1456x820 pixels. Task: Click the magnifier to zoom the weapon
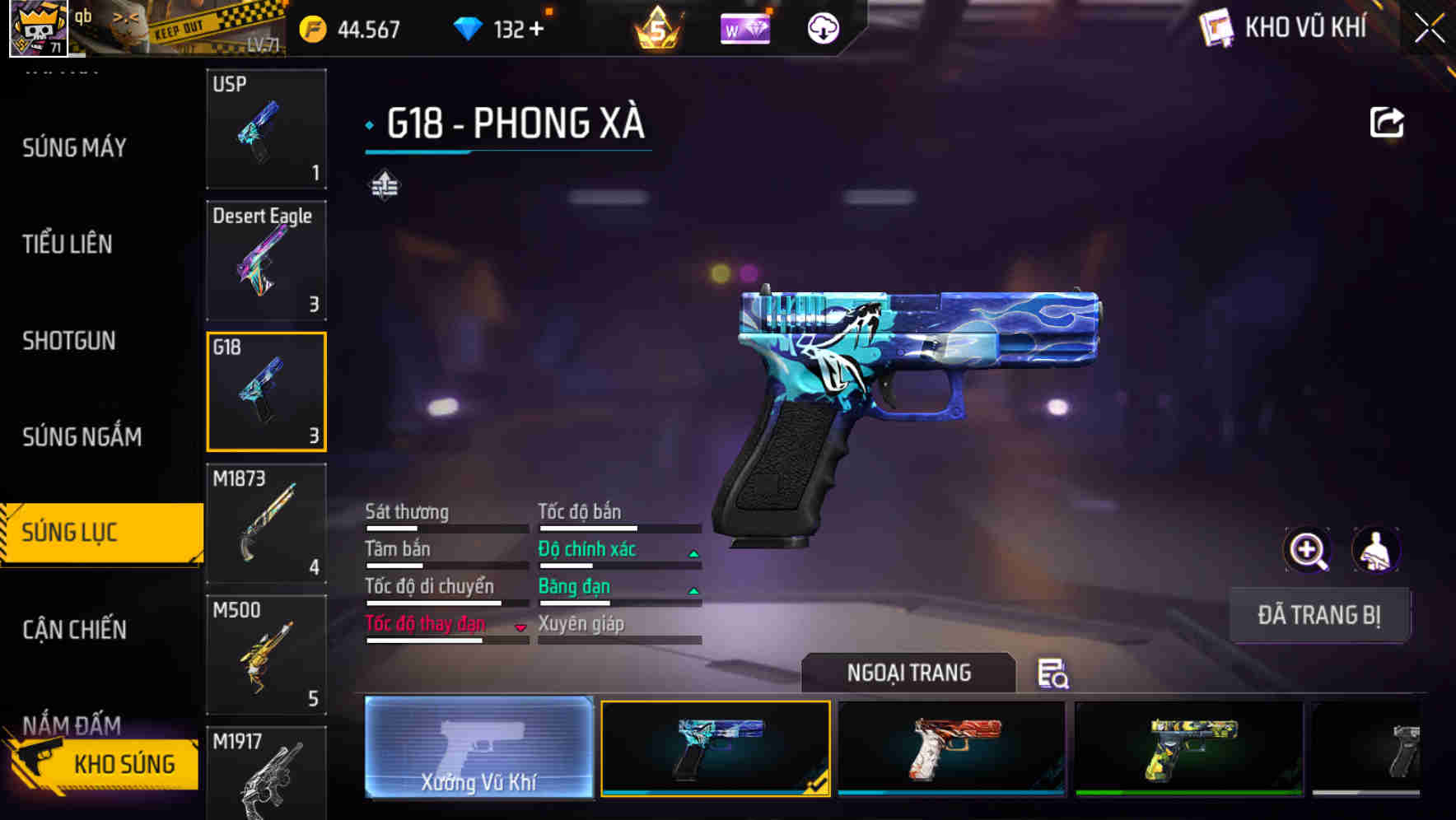tap(1307, 550)
